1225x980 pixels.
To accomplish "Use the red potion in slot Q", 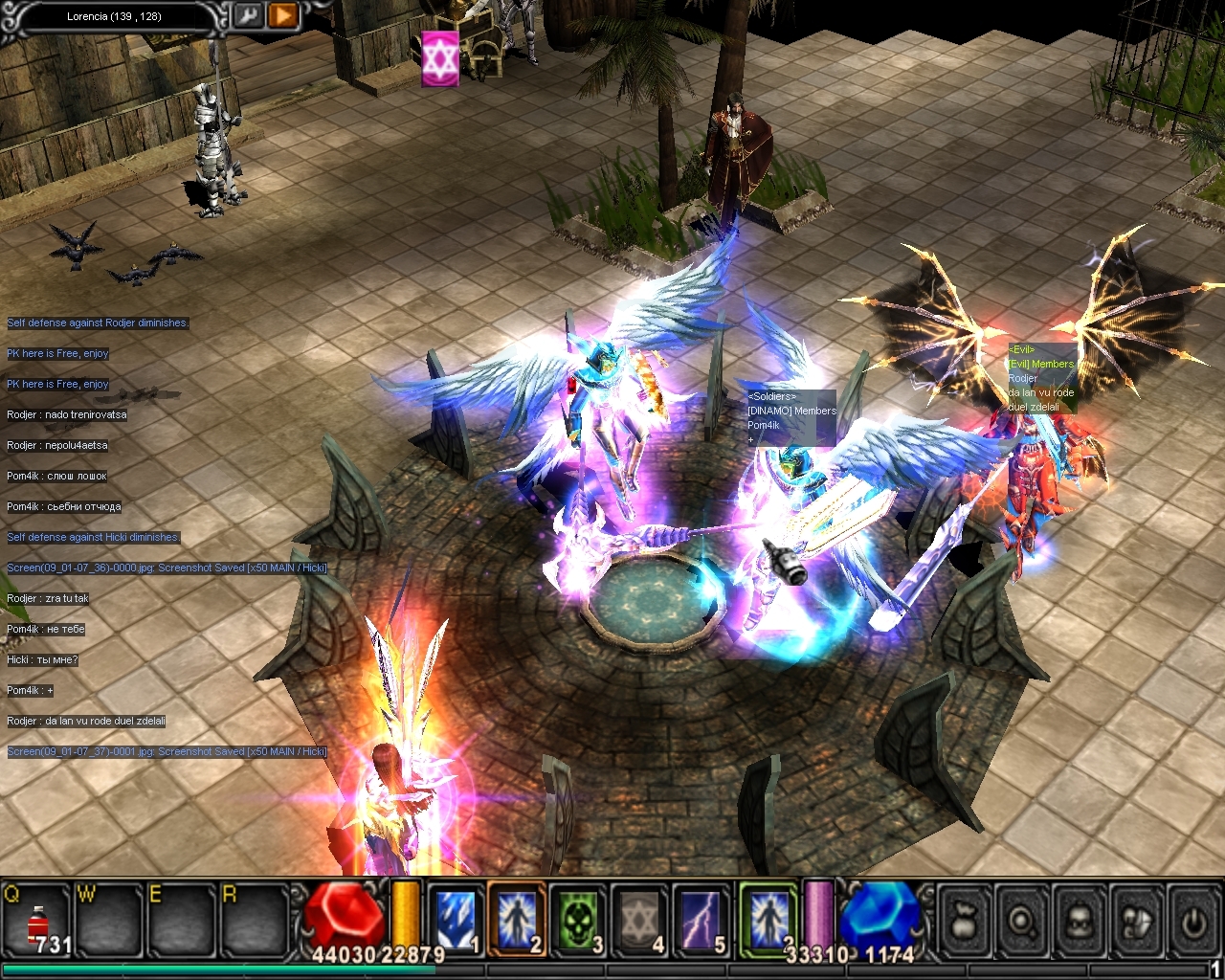I will coord(38,924).
